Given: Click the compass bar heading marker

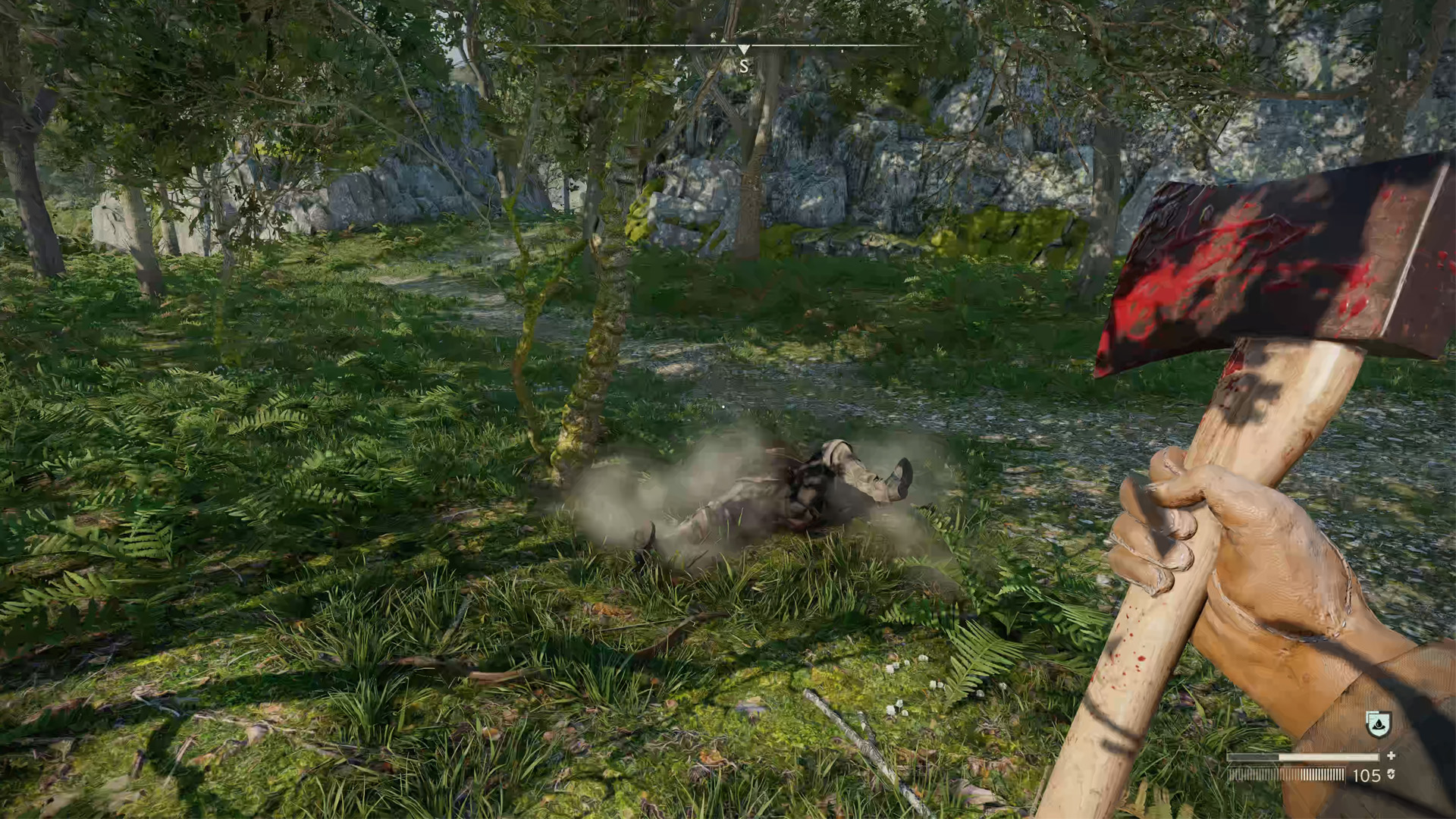Looking at the screenshot, I should click(x=744, y=50).
